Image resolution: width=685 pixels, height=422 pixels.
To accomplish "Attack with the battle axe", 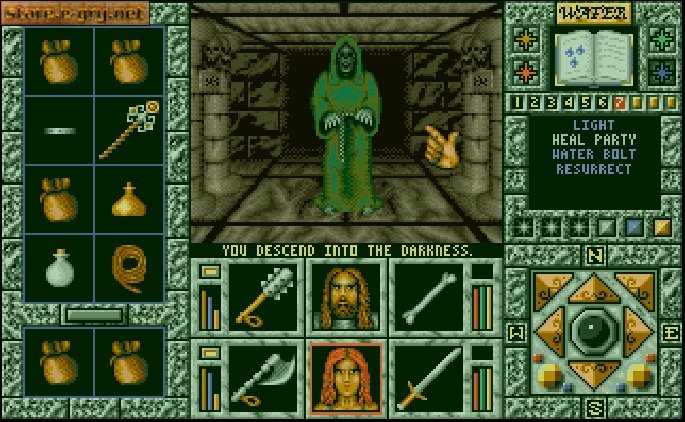I will pyautogui.click(x=262, y=377).
